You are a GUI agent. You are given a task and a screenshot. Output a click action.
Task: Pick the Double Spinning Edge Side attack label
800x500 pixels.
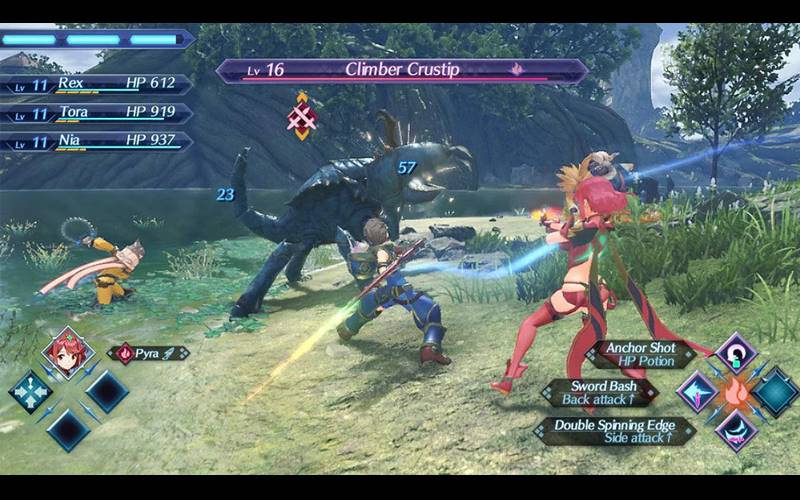[613, 431]
